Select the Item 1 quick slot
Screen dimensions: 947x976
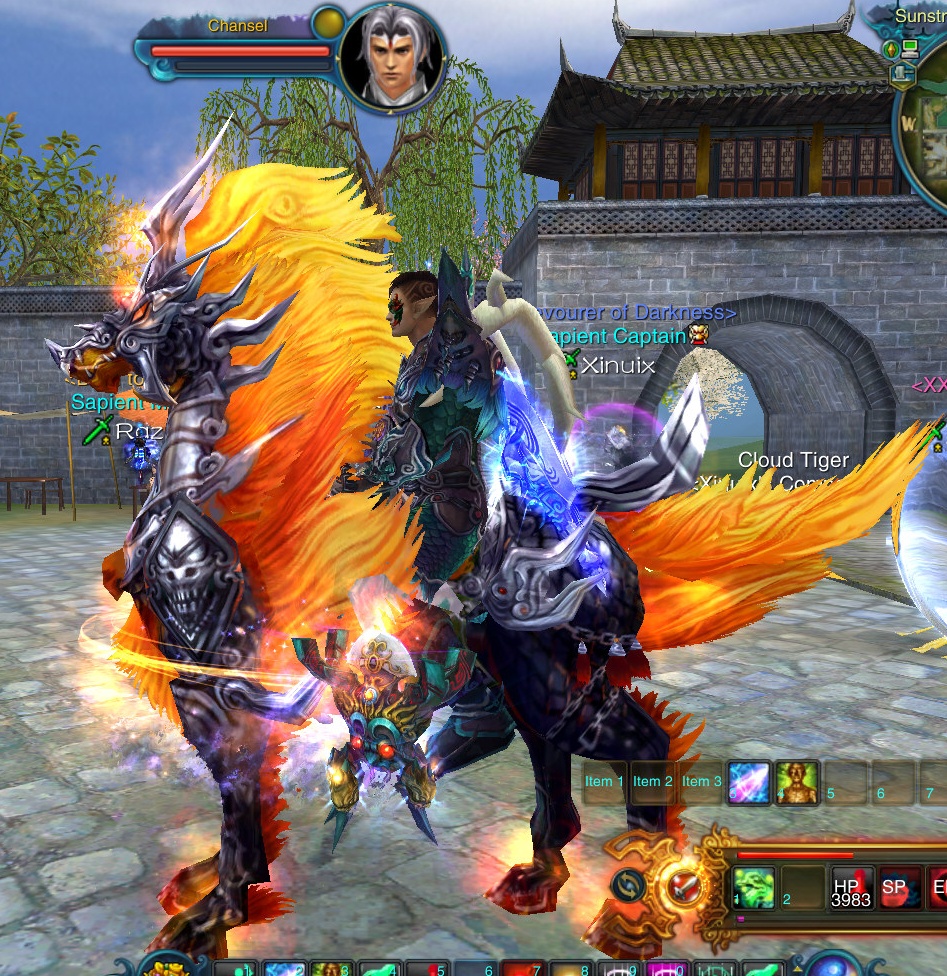coord(605,782)
